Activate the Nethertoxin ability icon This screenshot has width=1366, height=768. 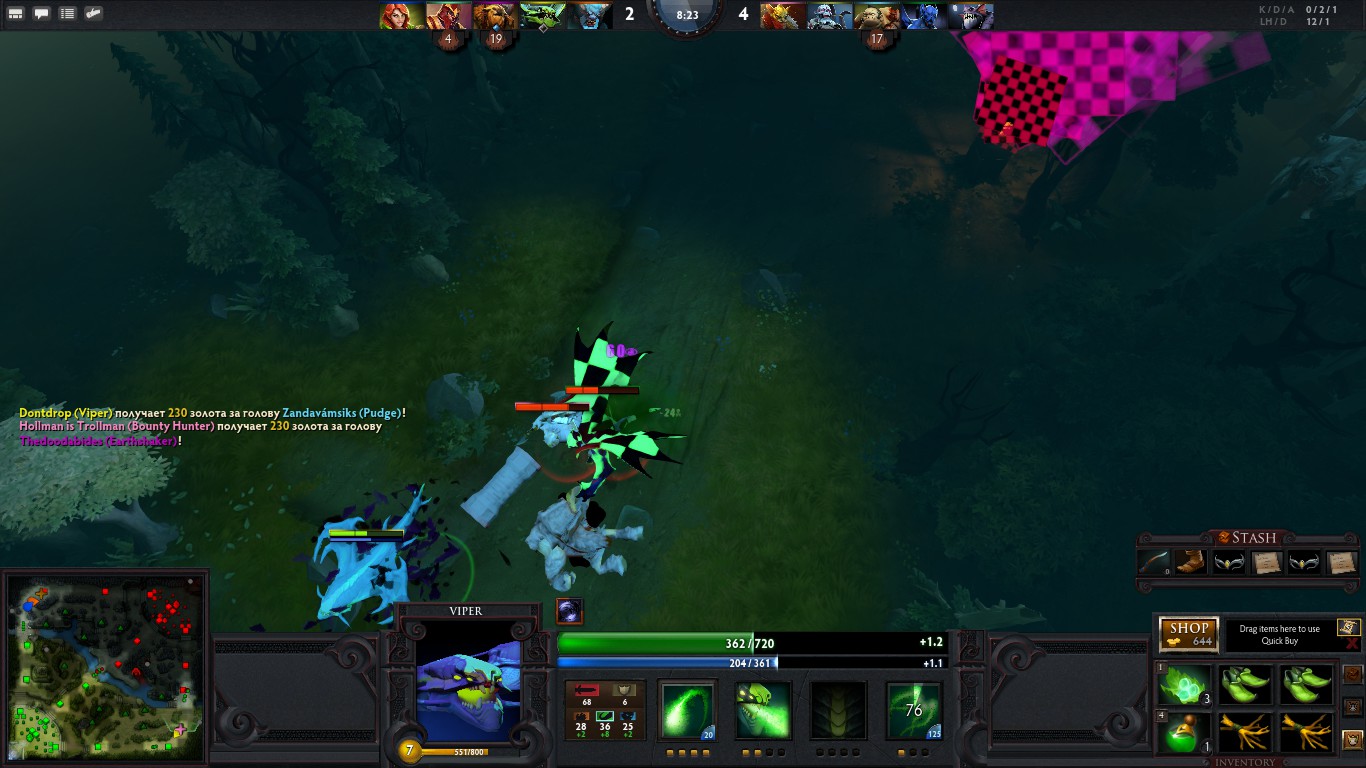(762, 710)
